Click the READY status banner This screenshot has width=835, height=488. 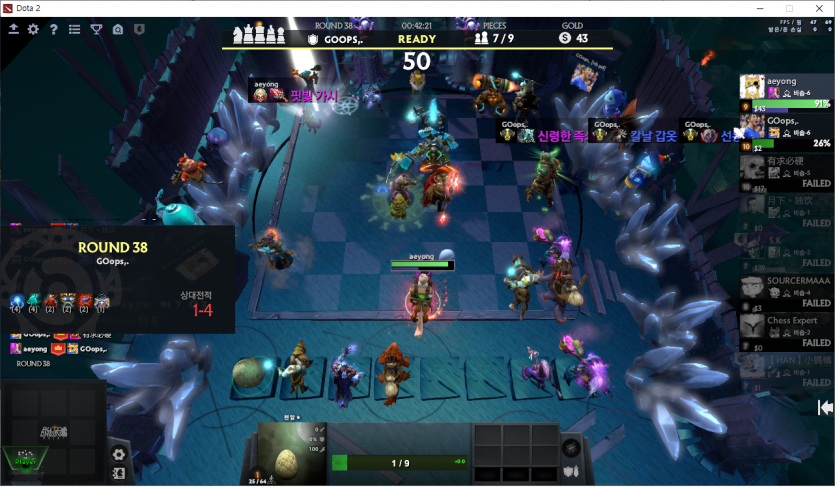(416, 39)
